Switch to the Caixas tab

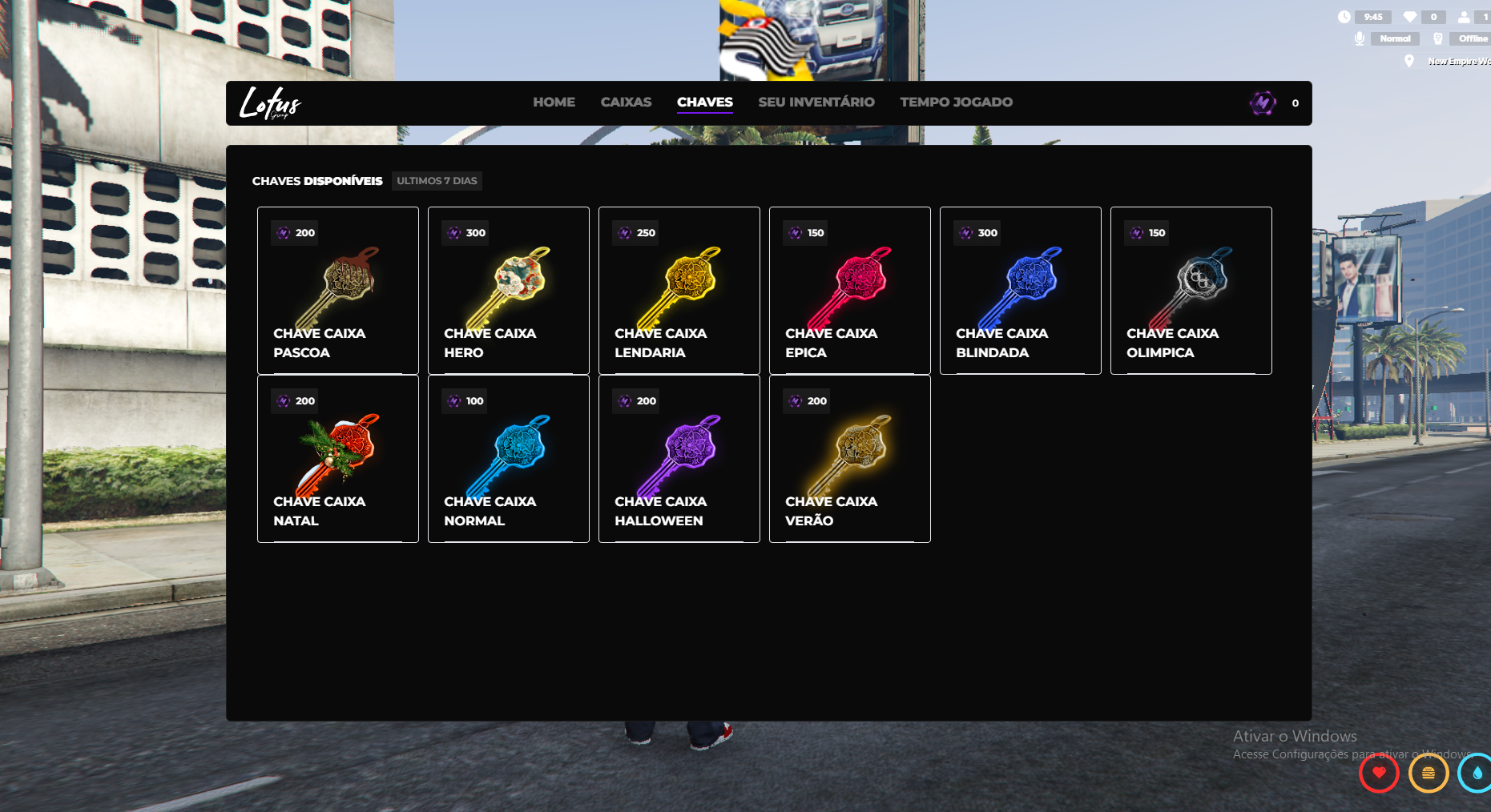626,103
